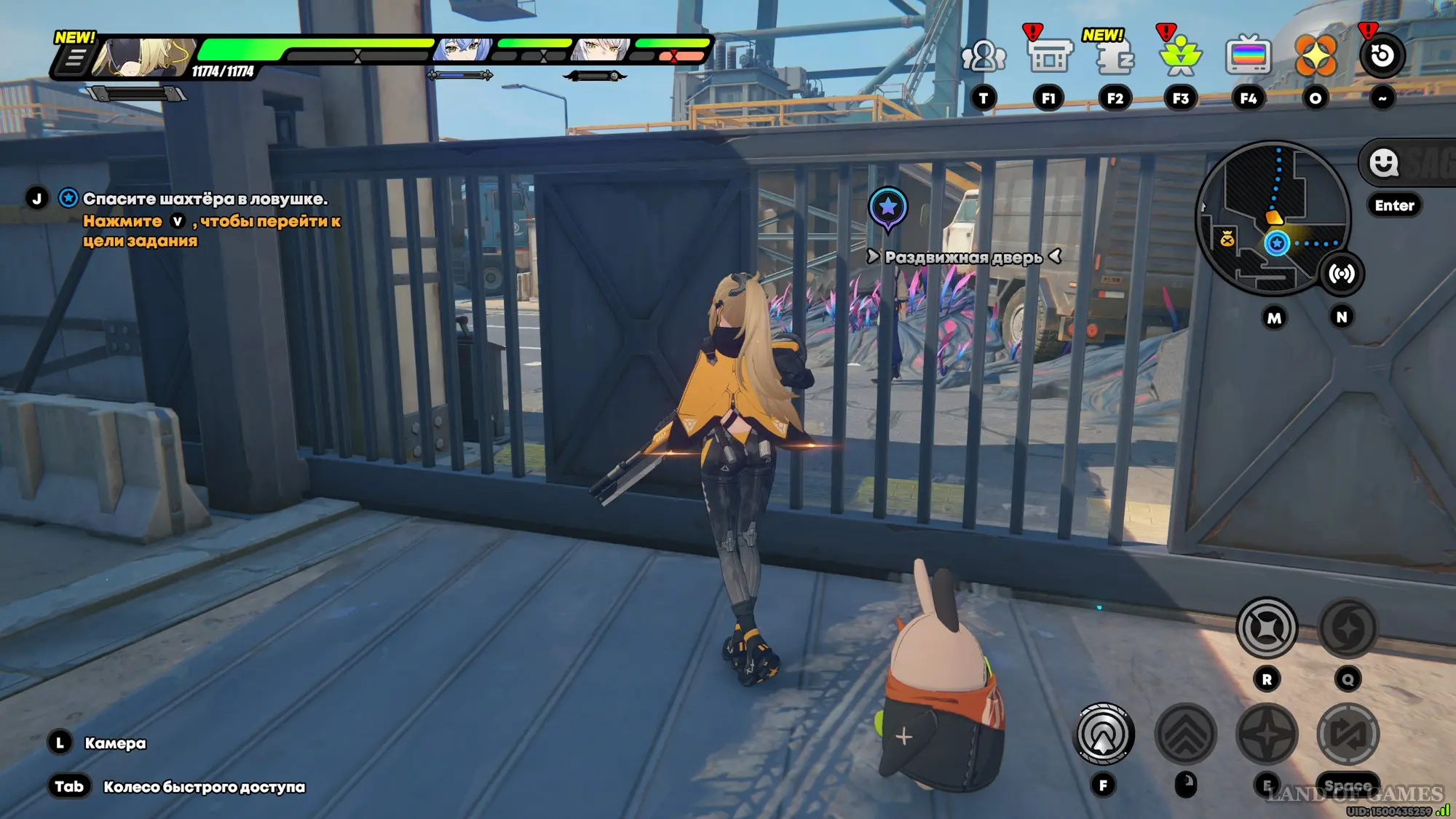The width and height of the screenshot is (1456, 819).
Task: Select the rescue trapped miner quest tracker
Action: pyautogui.click(x=205, y=199)
